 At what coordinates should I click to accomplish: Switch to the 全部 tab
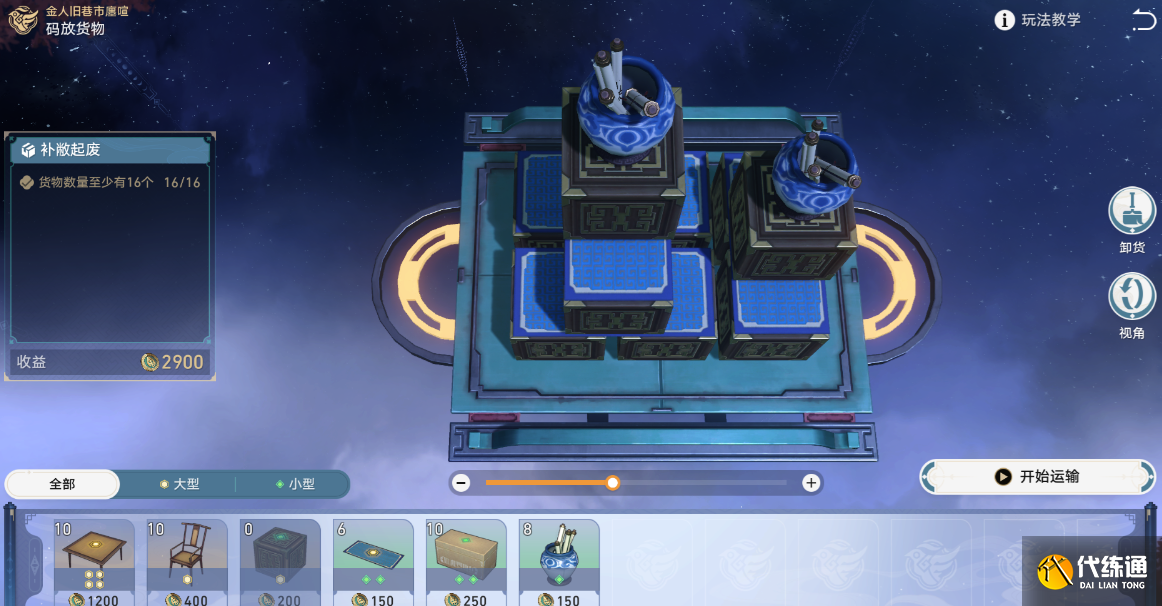(x=62, y=484)
